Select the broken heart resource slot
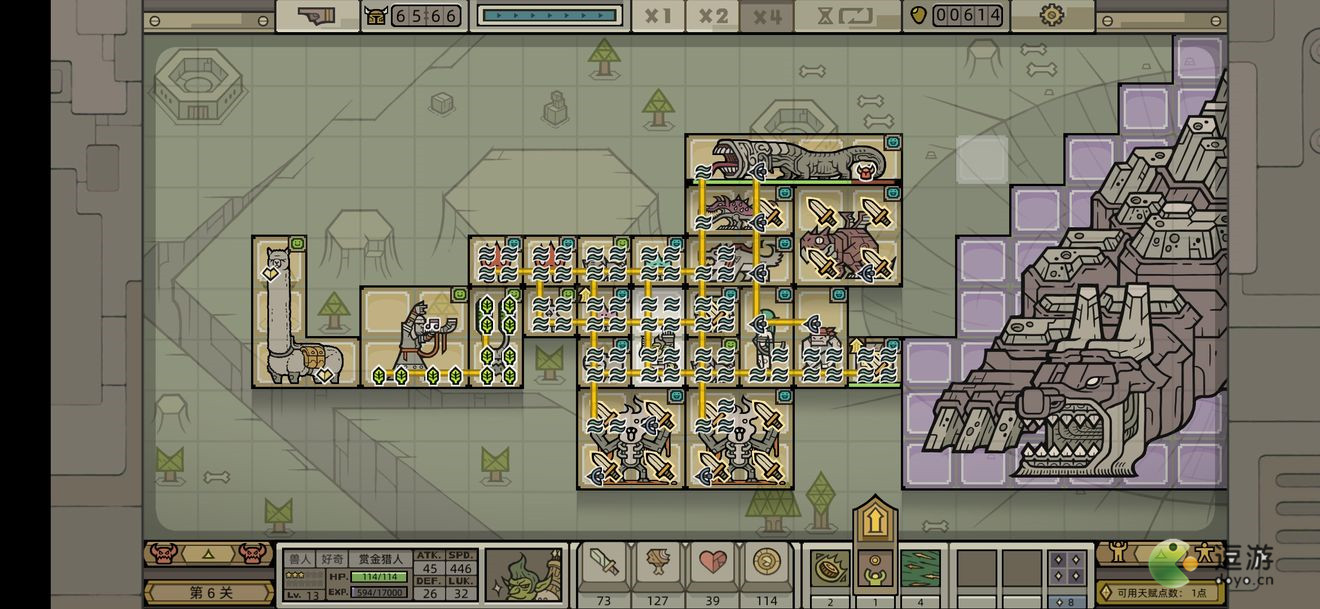1320x609 pixels. tap(713, 567)
